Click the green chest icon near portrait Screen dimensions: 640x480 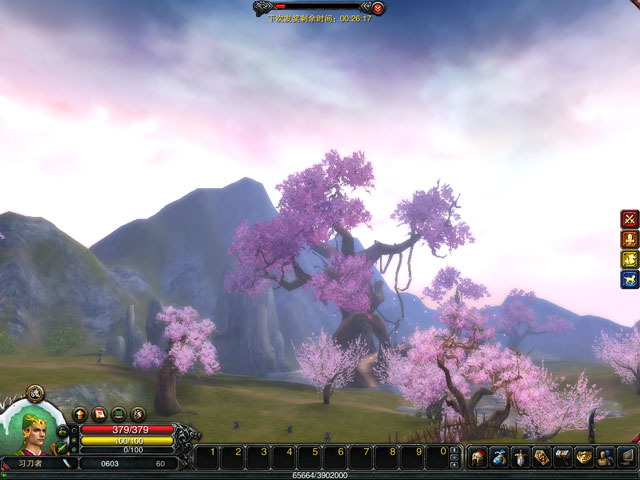point(119,414)
